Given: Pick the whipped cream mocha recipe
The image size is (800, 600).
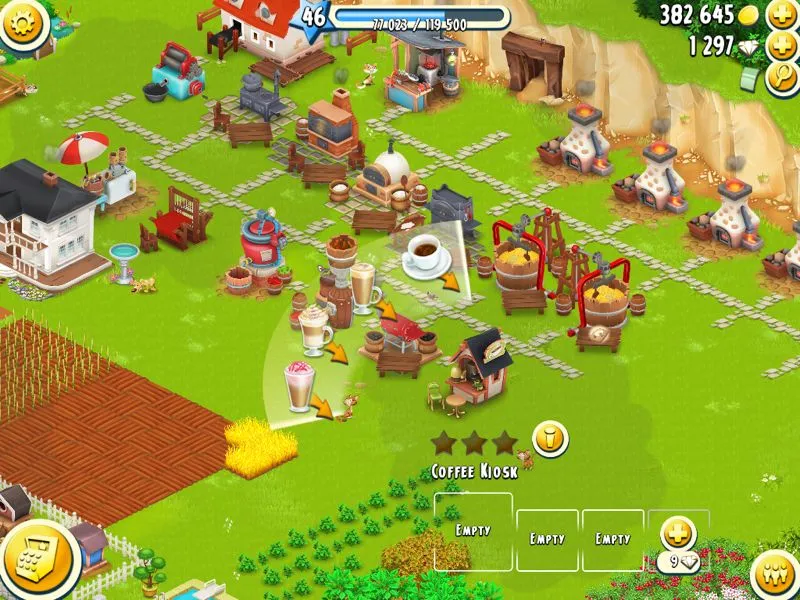Looking at the screenshot, I should 314,329.
